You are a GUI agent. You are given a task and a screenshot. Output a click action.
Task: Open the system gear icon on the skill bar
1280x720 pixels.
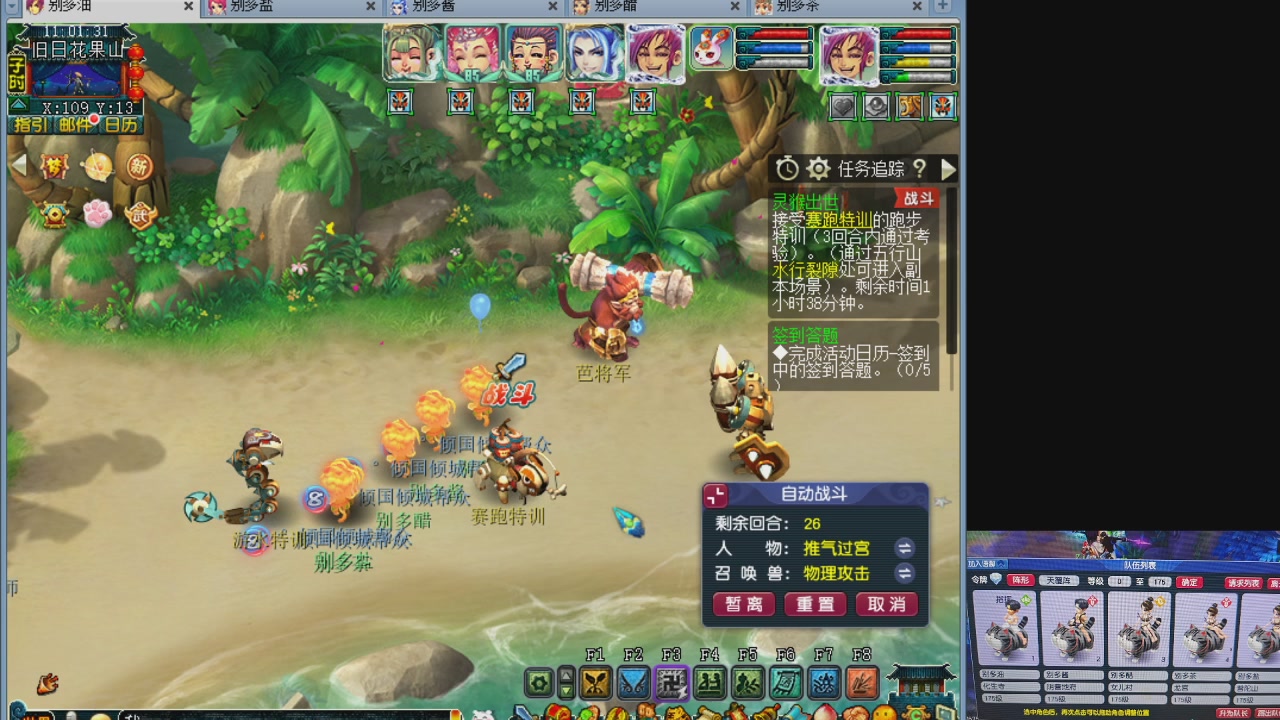click(x=537, y=684)
